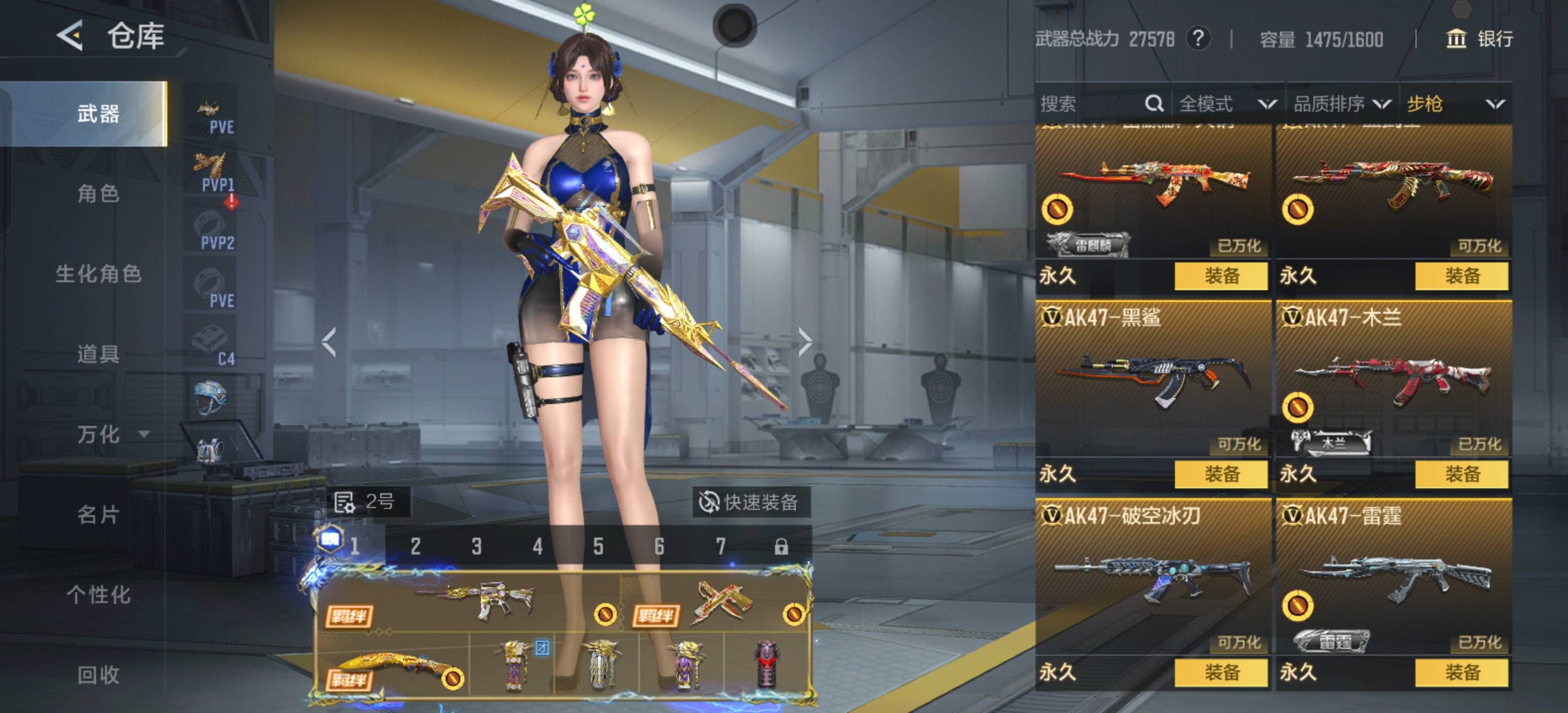
Task: Use the 快速装备 quick equip button
Action: pyautogui.click(x=750, y=503)
